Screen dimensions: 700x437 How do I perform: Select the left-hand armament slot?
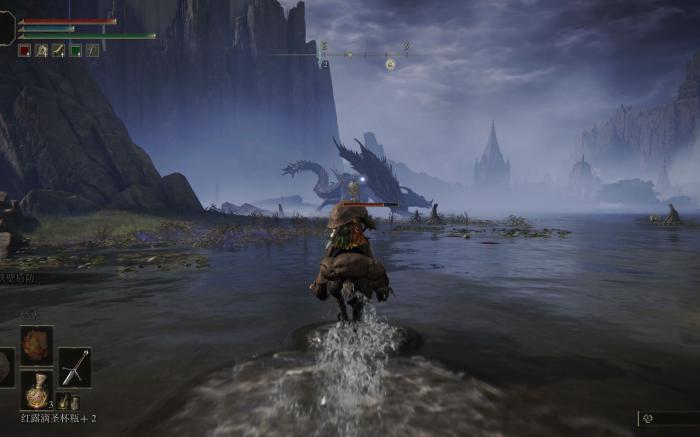pyautogui.click(x=5, y=367)
